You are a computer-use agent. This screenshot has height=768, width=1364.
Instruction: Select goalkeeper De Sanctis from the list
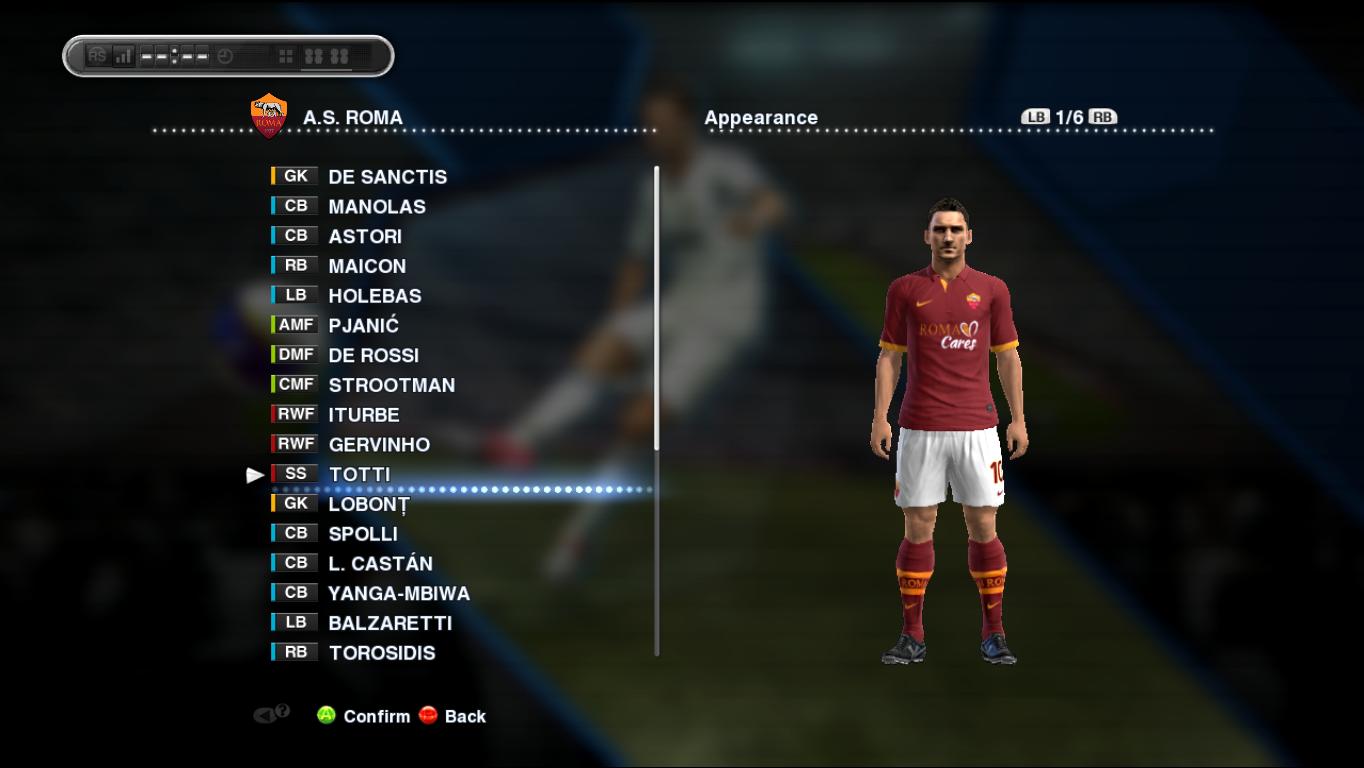[x=387, y=177]
